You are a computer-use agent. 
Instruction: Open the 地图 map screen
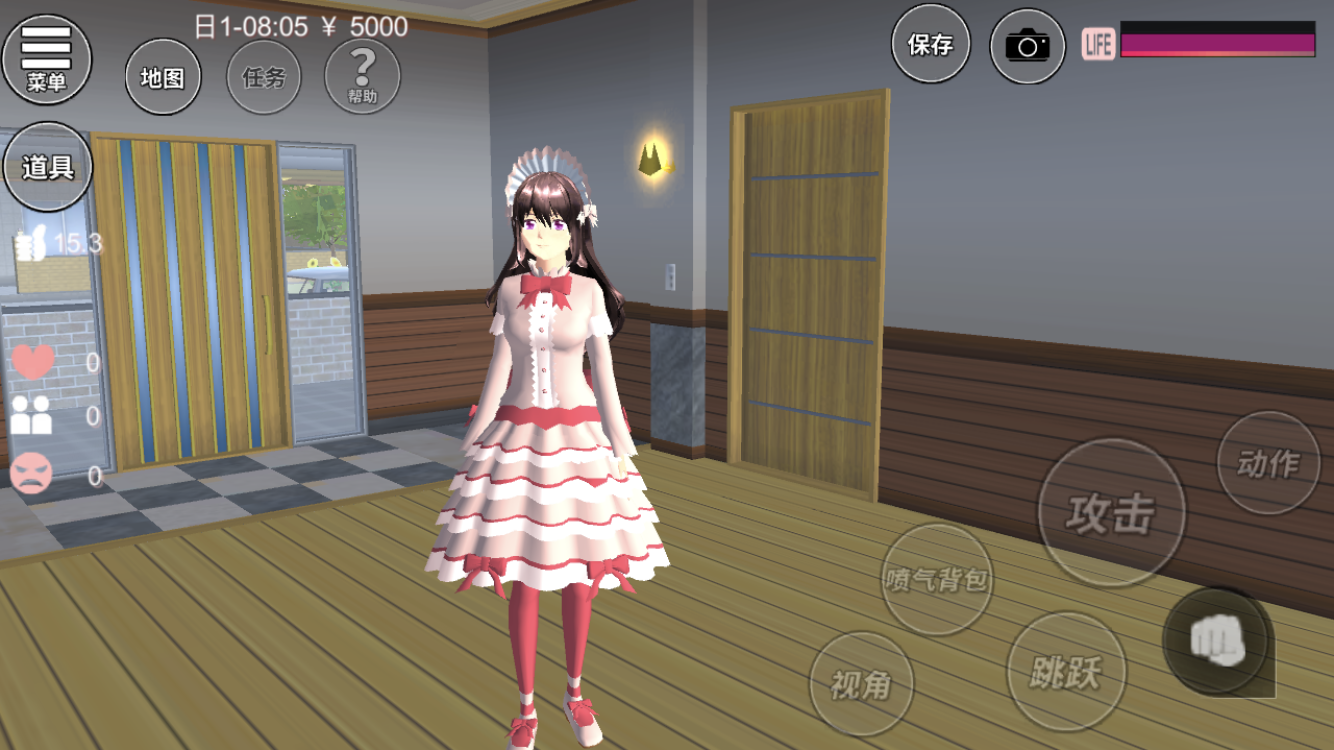[x=162, y=77]
